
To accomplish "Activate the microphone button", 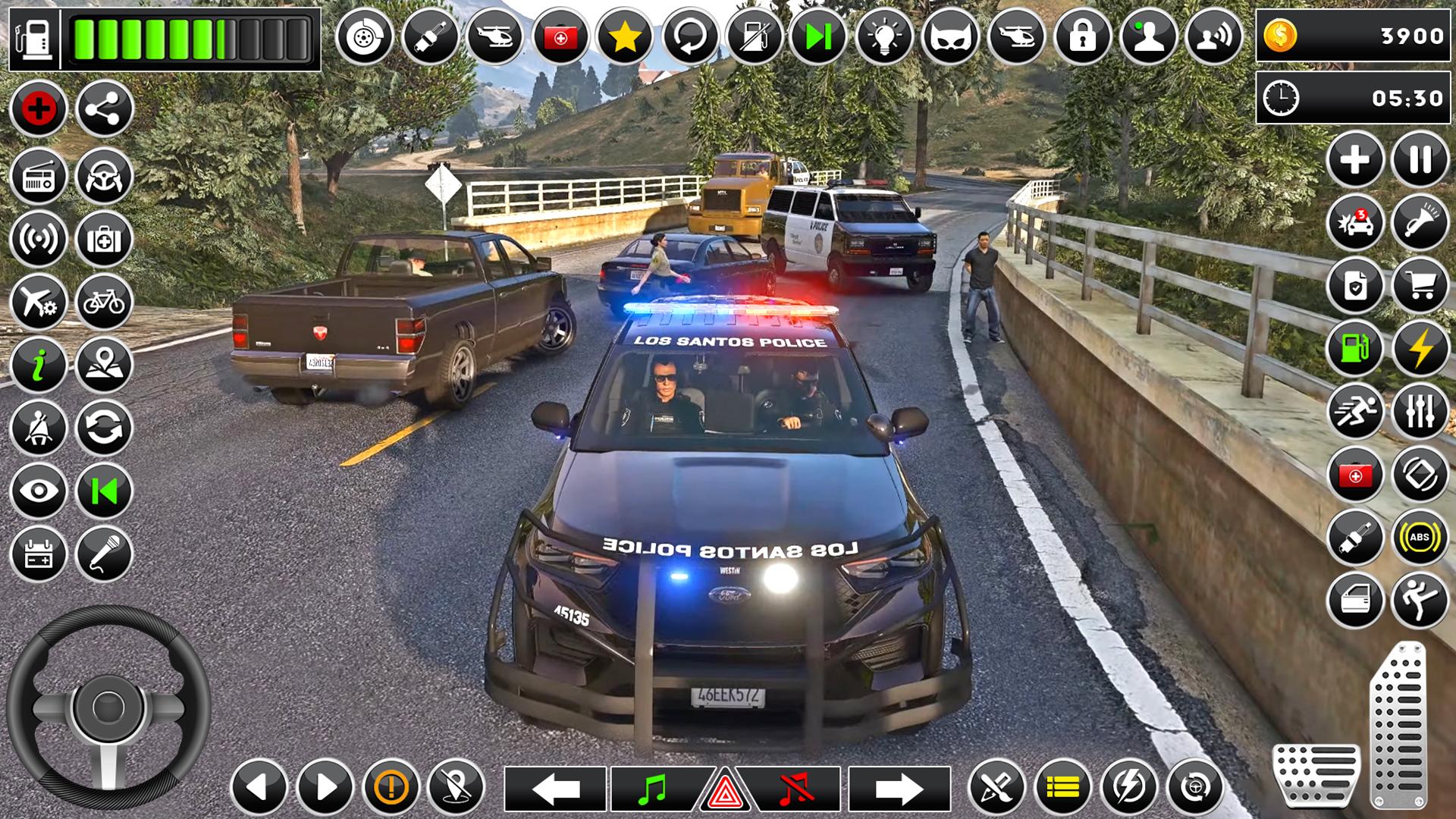I will click(104, 554).
